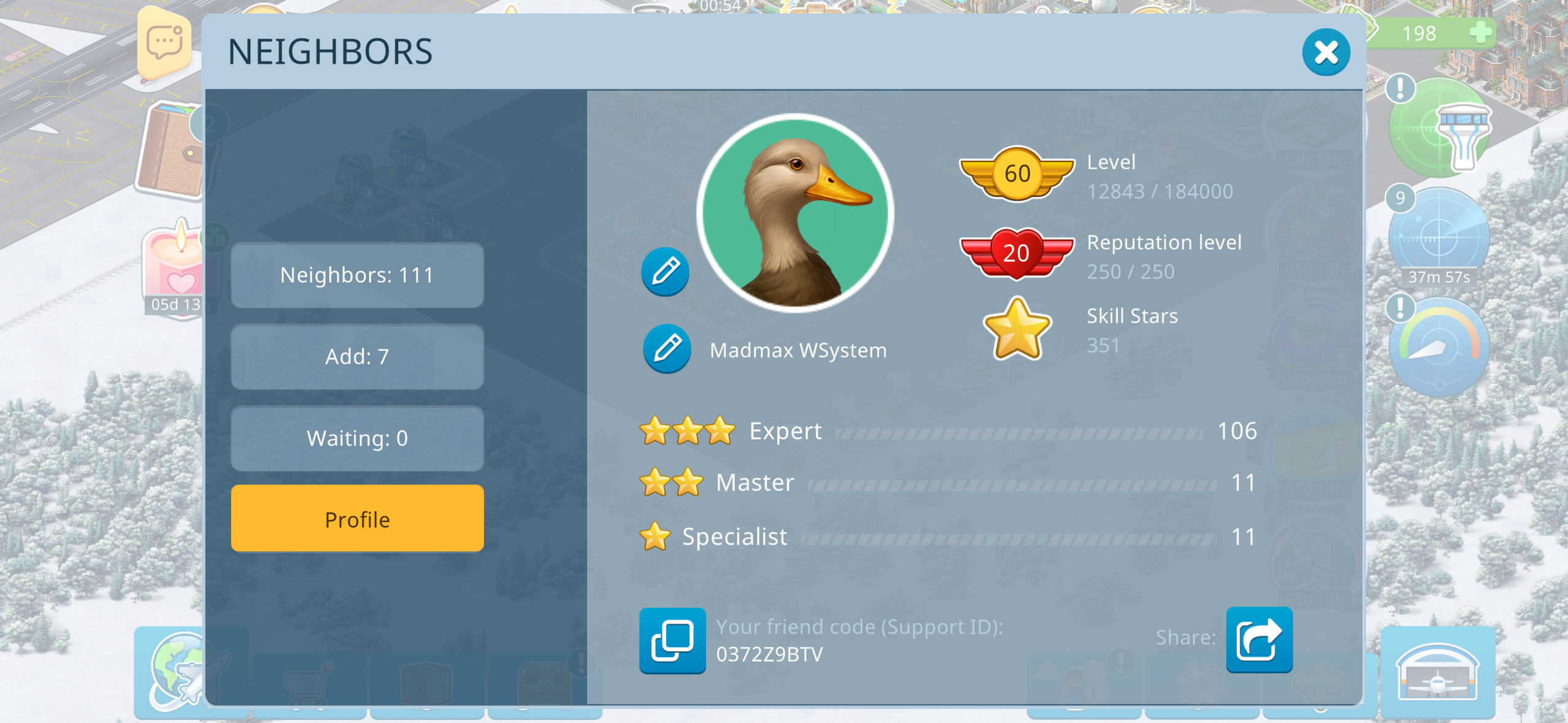Edit the Madmax WSystem player name
Screen dimensions: 1568x723
click(667, 349)
